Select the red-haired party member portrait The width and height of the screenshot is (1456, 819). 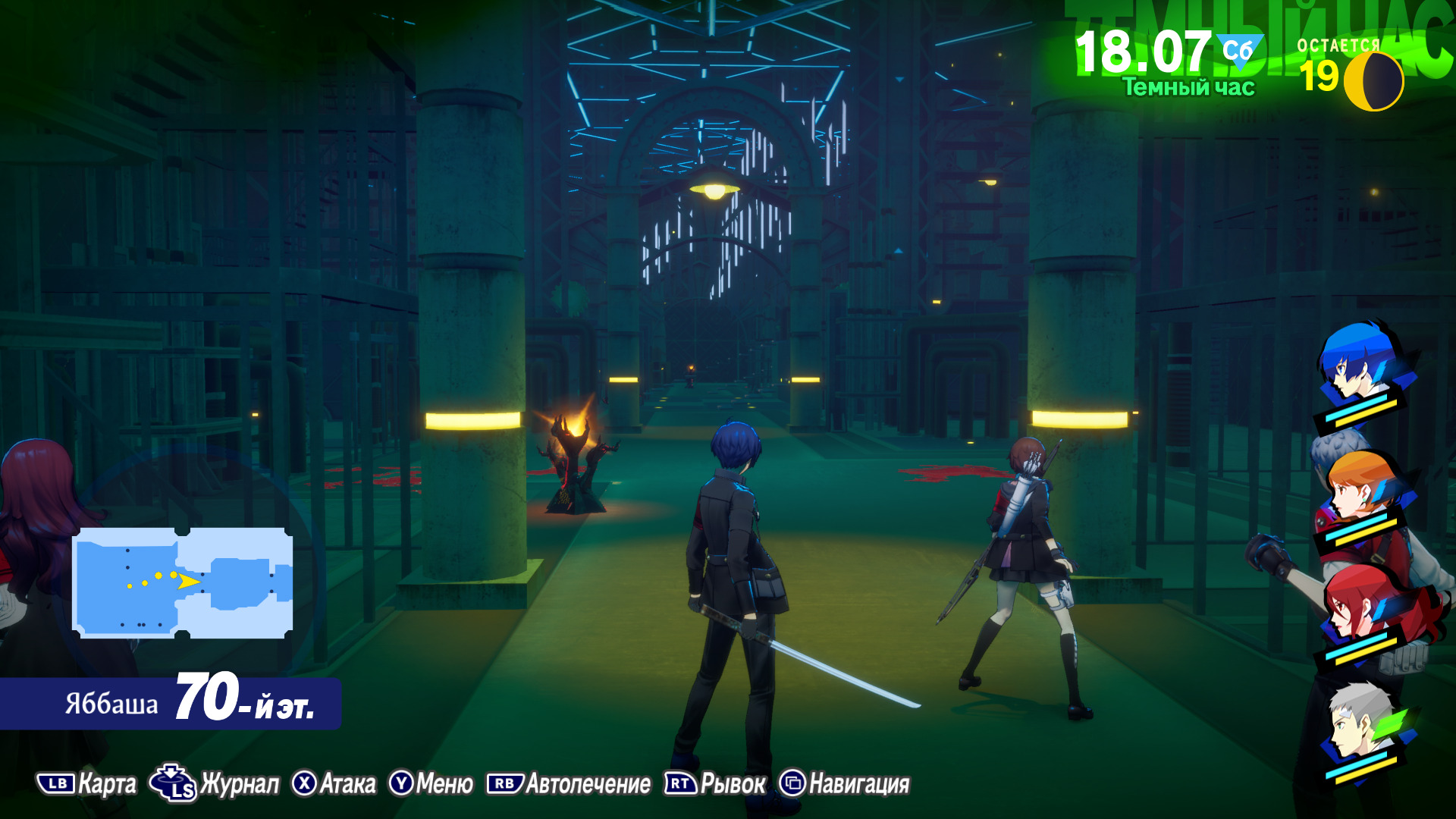coord(1361,607)
